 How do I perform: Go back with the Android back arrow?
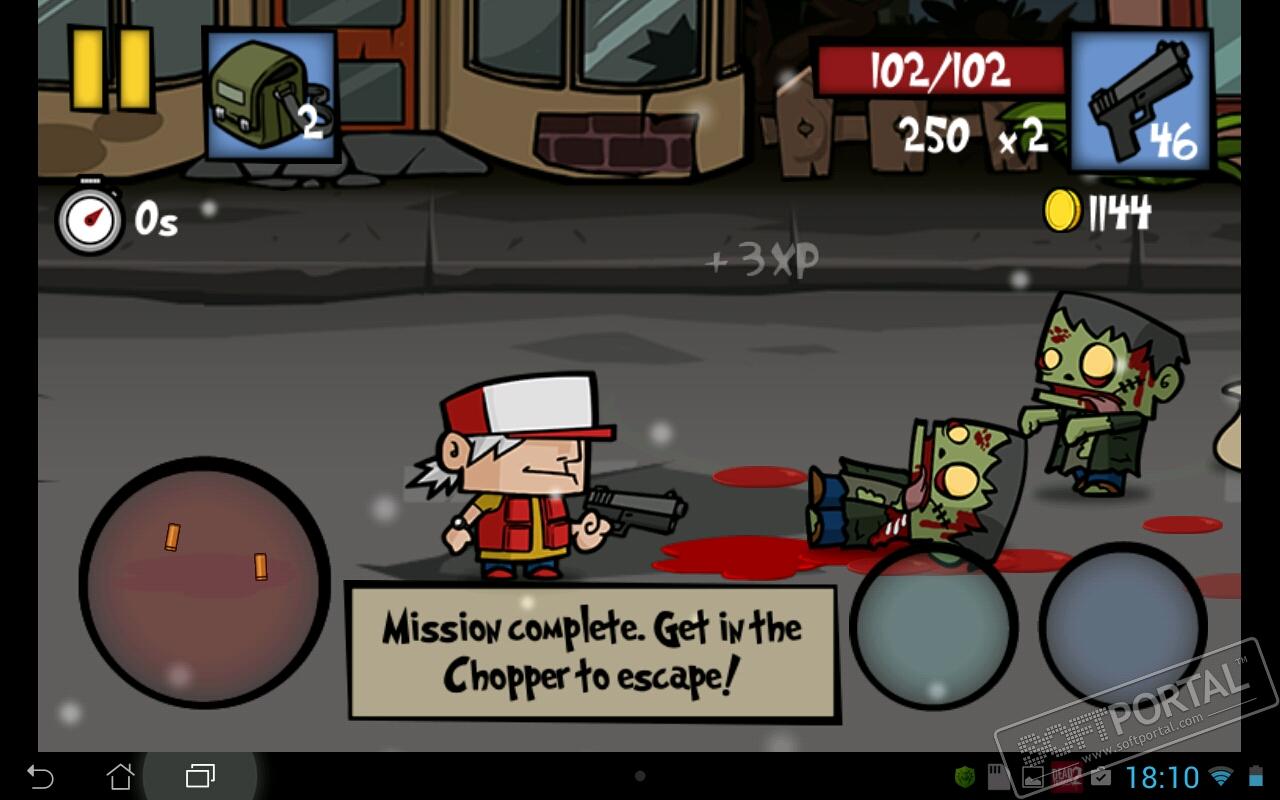coord(40,776)
